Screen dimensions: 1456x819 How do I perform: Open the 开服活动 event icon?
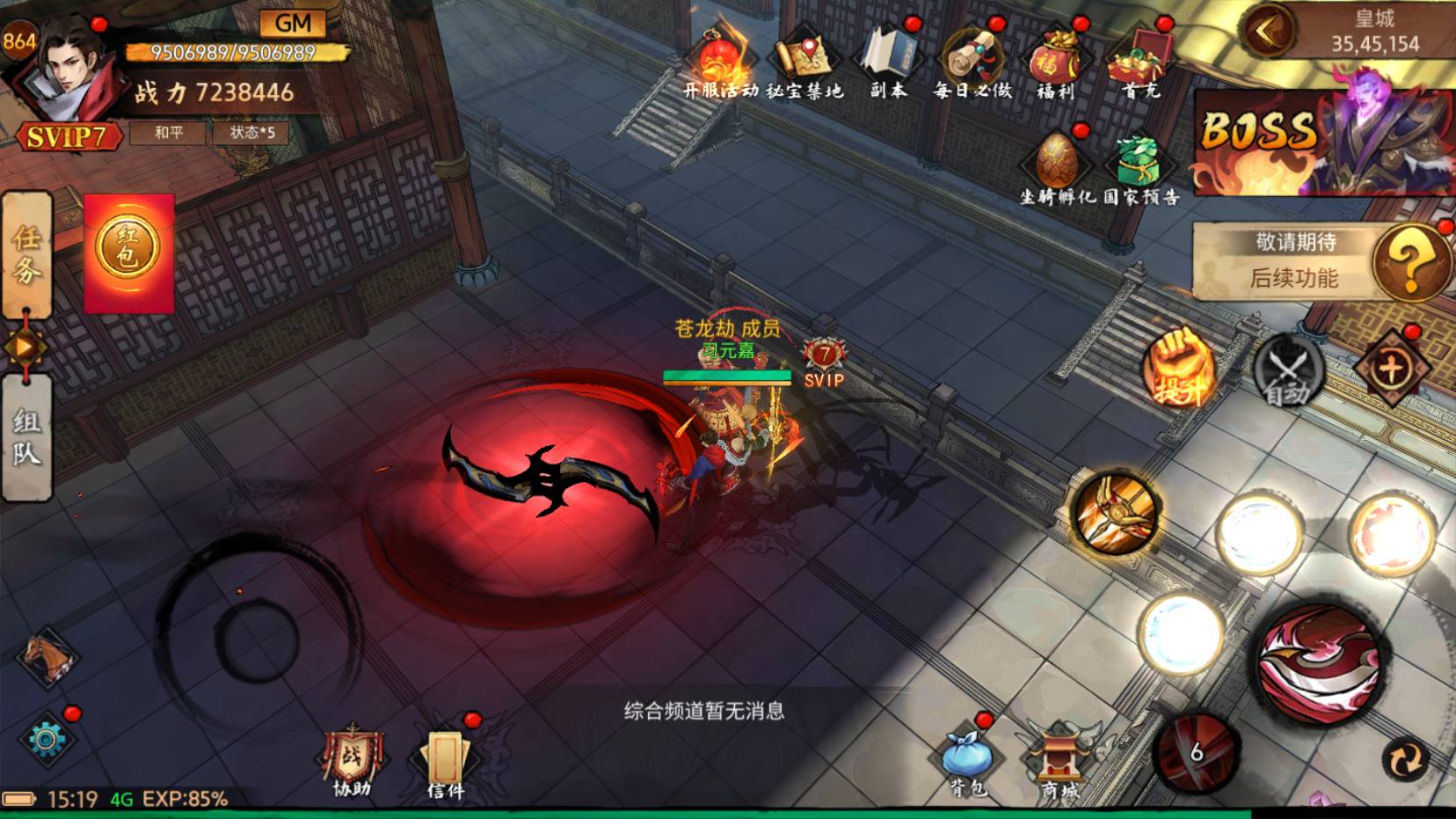pyautogui.click(x=721, y=63)
